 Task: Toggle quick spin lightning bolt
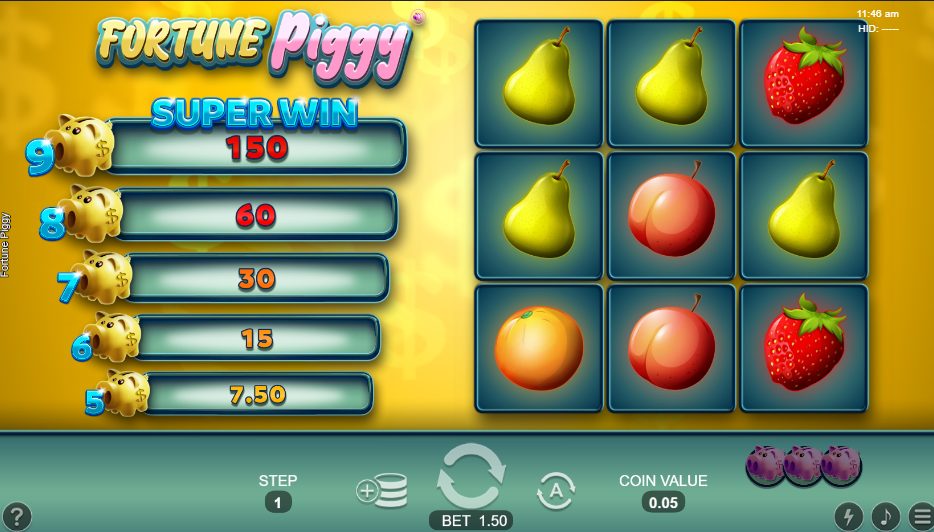pyautogui.click(x=848, y=516)
